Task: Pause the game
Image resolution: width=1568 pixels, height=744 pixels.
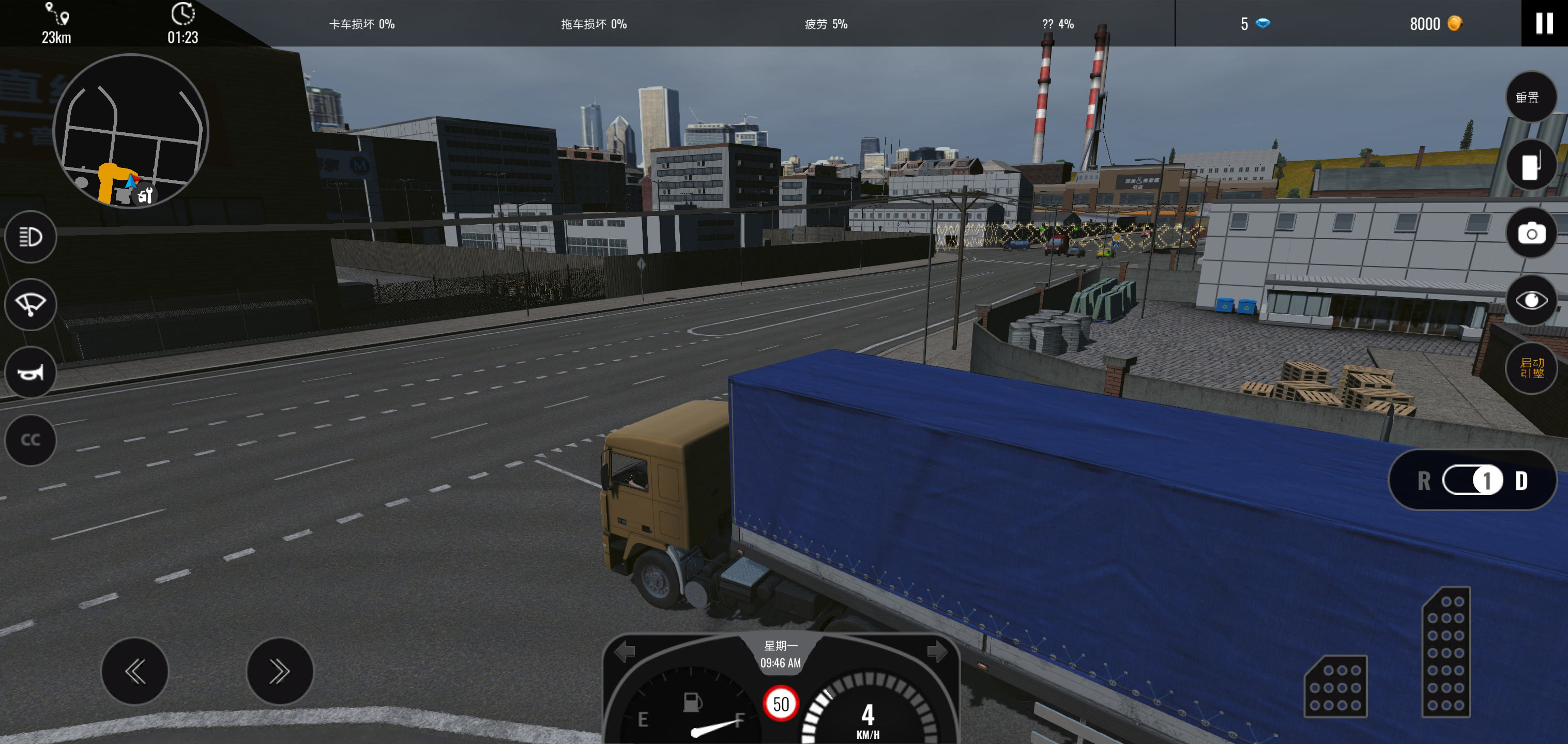Action: pyautogui.click(x=1544, y=23)
